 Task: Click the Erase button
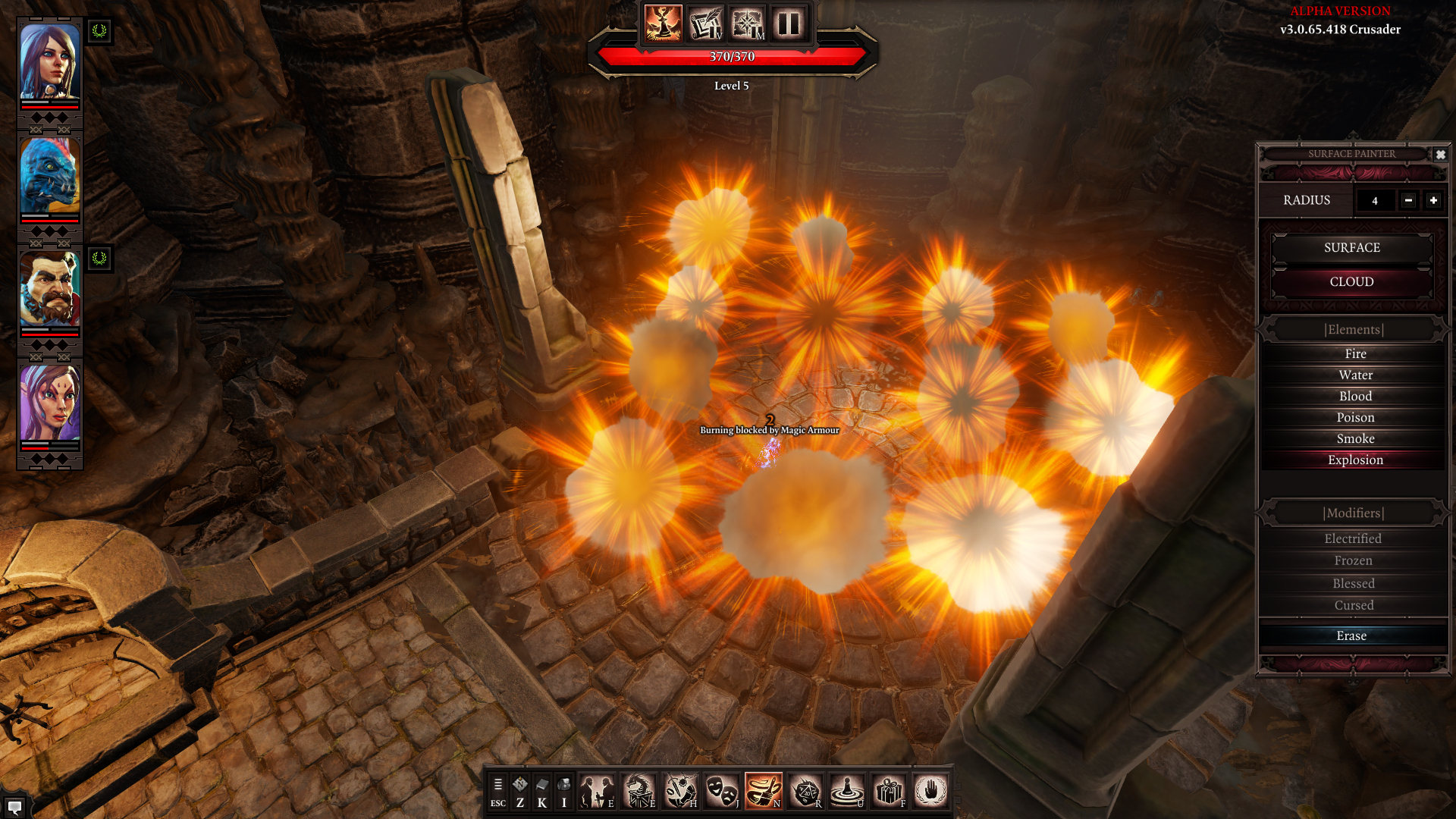[x=1351, y=636]
